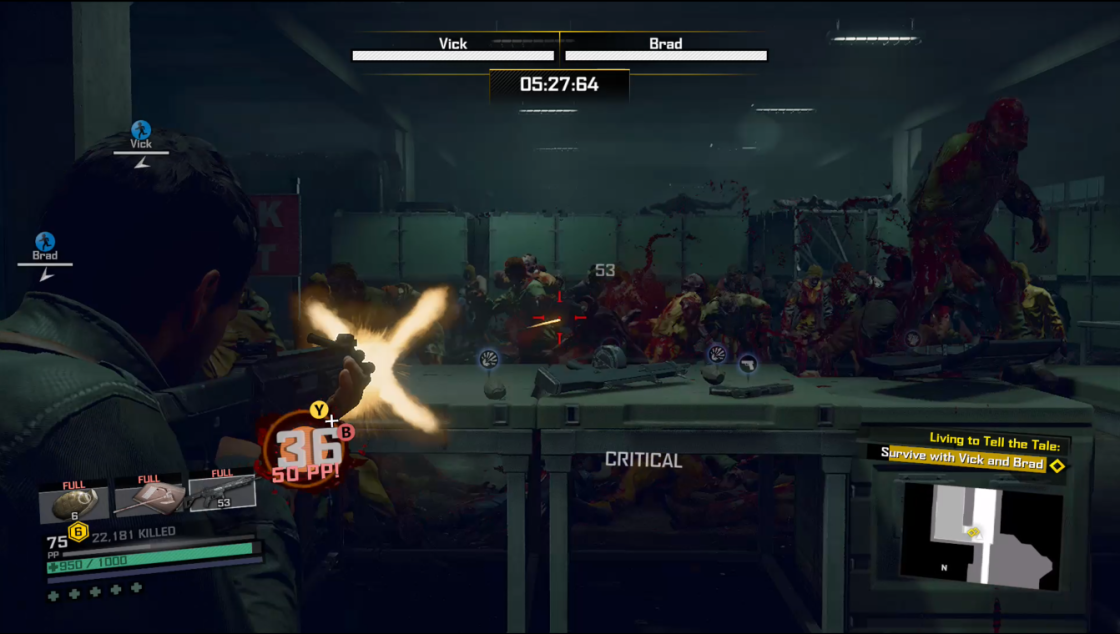Click the yellow objective marker on the minimap

(x=973, y=533)
